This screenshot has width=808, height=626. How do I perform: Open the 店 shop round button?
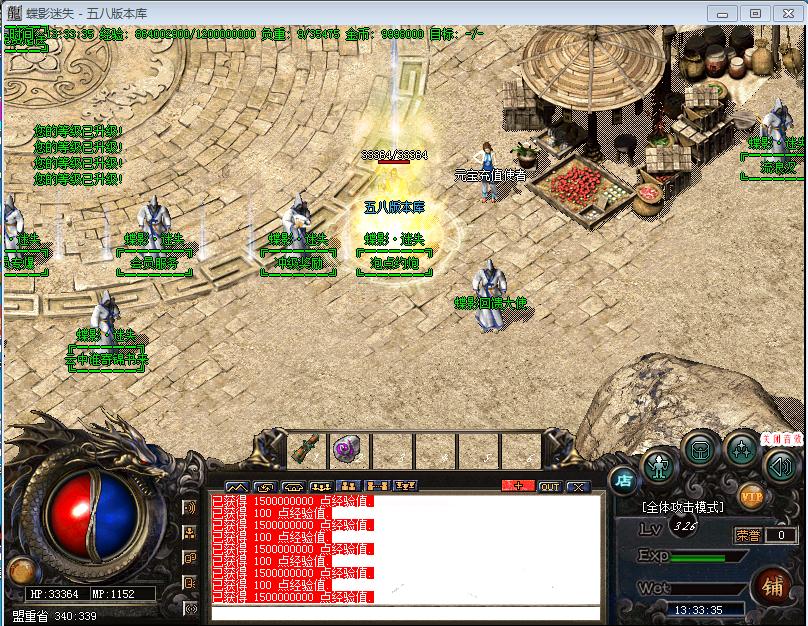pos(624,480)
